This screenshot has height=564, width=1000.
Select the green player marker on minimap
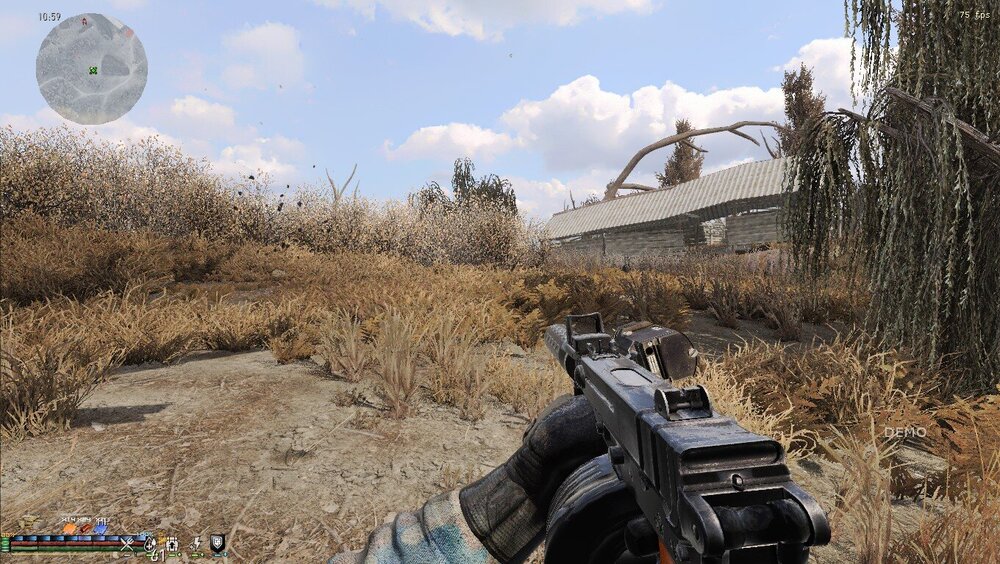tap(93, 69)
